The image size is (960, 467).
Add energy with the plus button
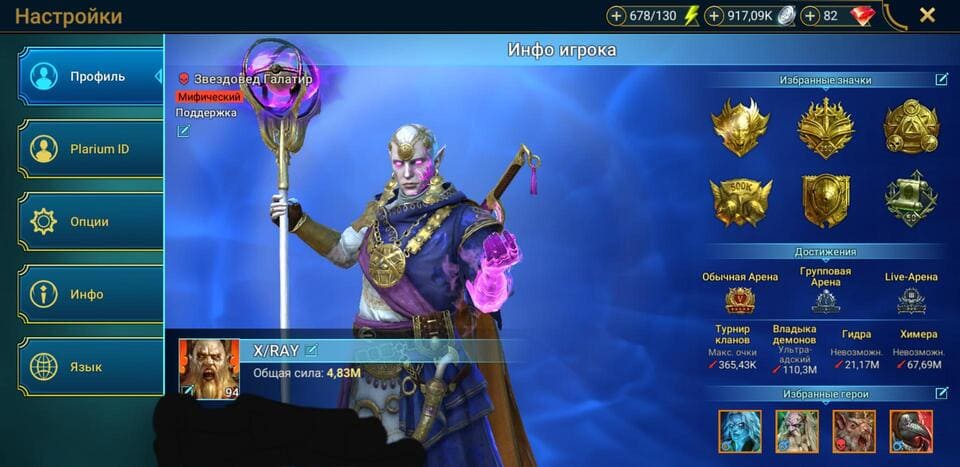tap(616, 16)
